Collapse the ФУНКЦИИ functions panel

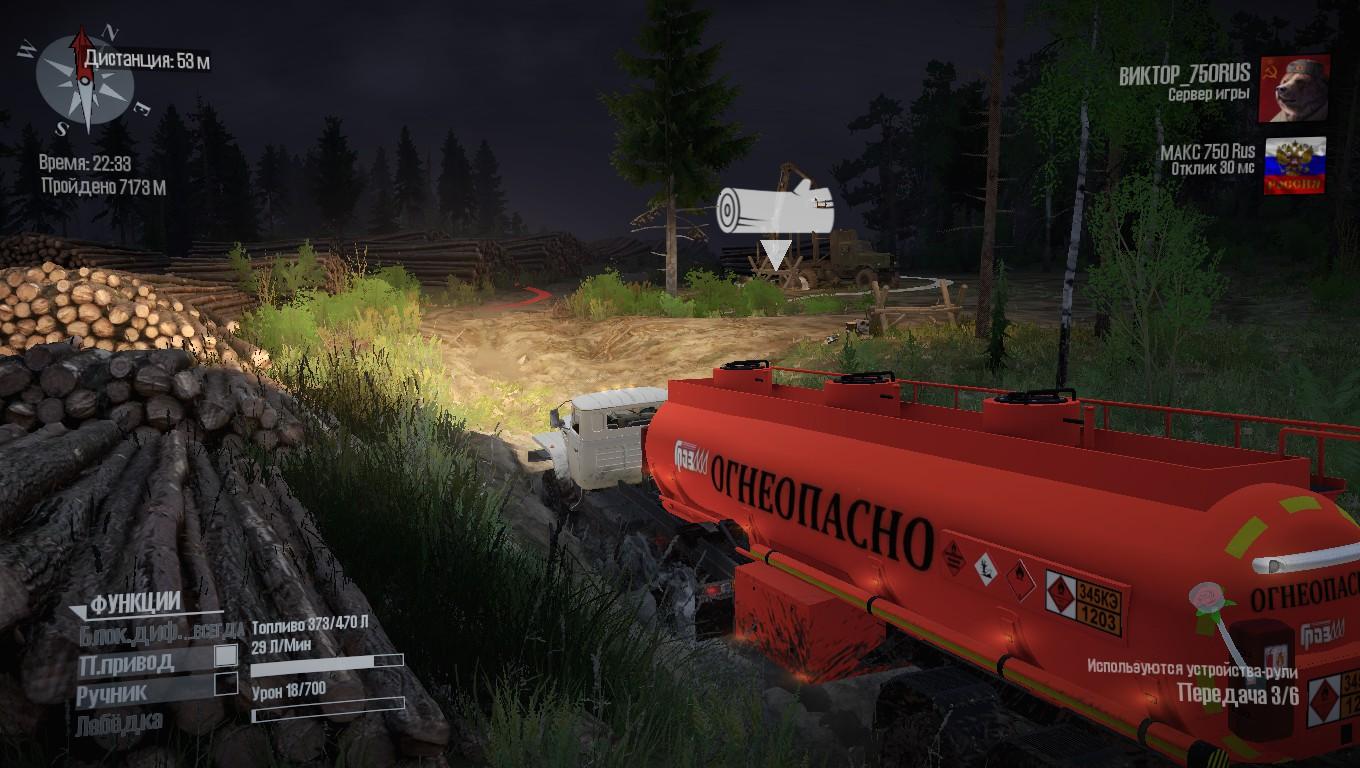pyautogui.click(x=79, y=610)
